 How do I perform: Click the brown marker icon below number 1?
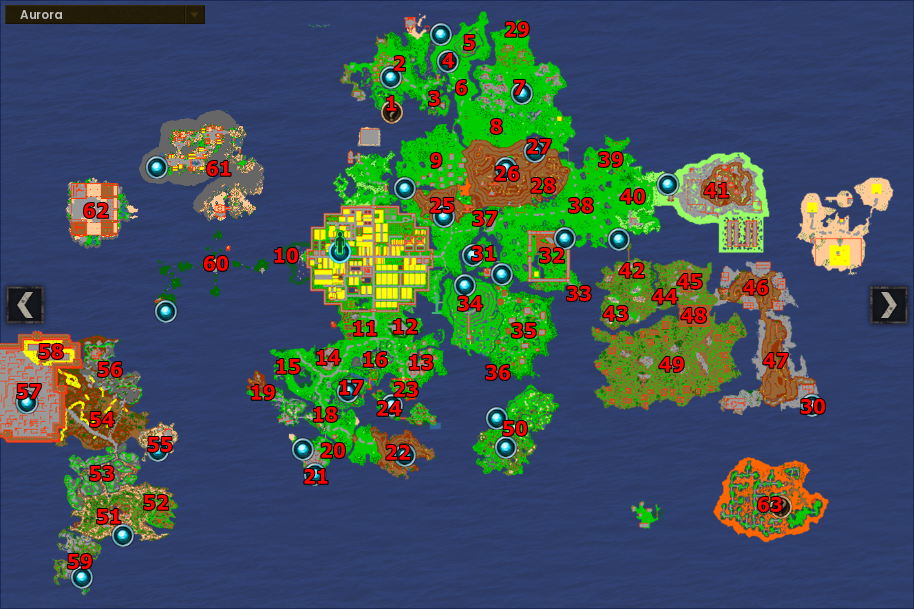[x=391, y=112]
